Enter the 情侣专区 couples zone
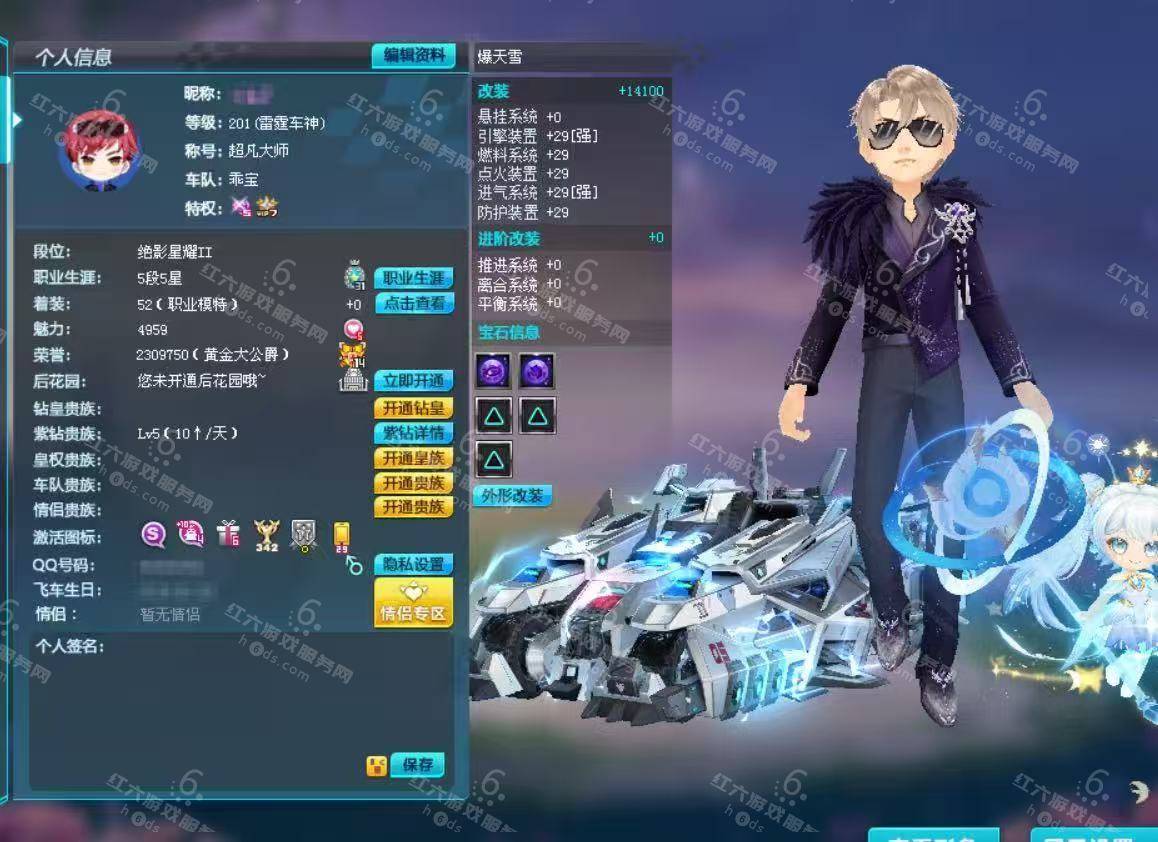Image resolution: width=1158 pixels, height=842 pixels. [x=413, y=603]
